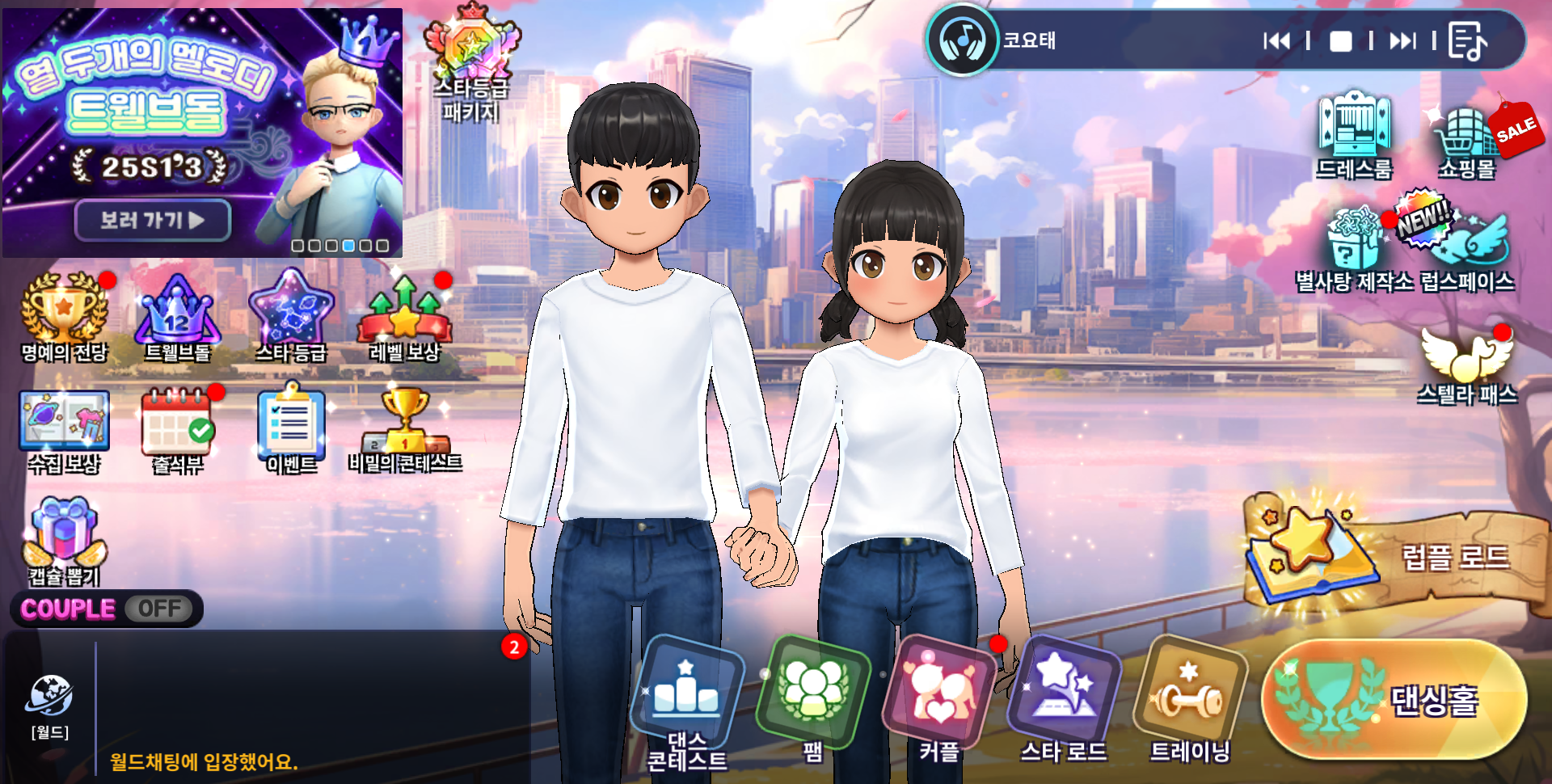
Task: Open the 명예의 전당 hall of fame
Action: (64, 317)
